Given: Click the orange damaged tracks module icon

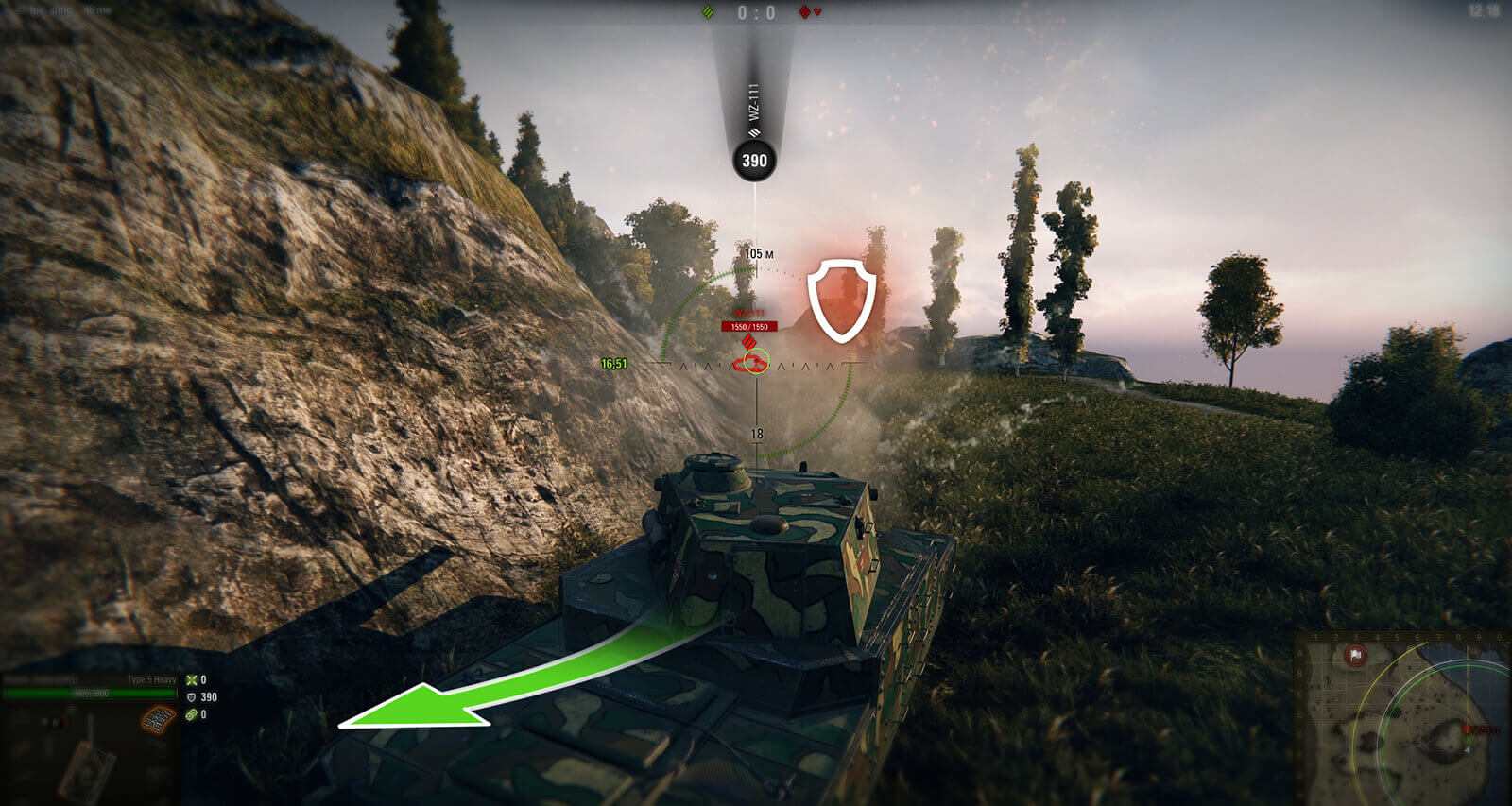Looking at the screenshot, I should (159, 720).
